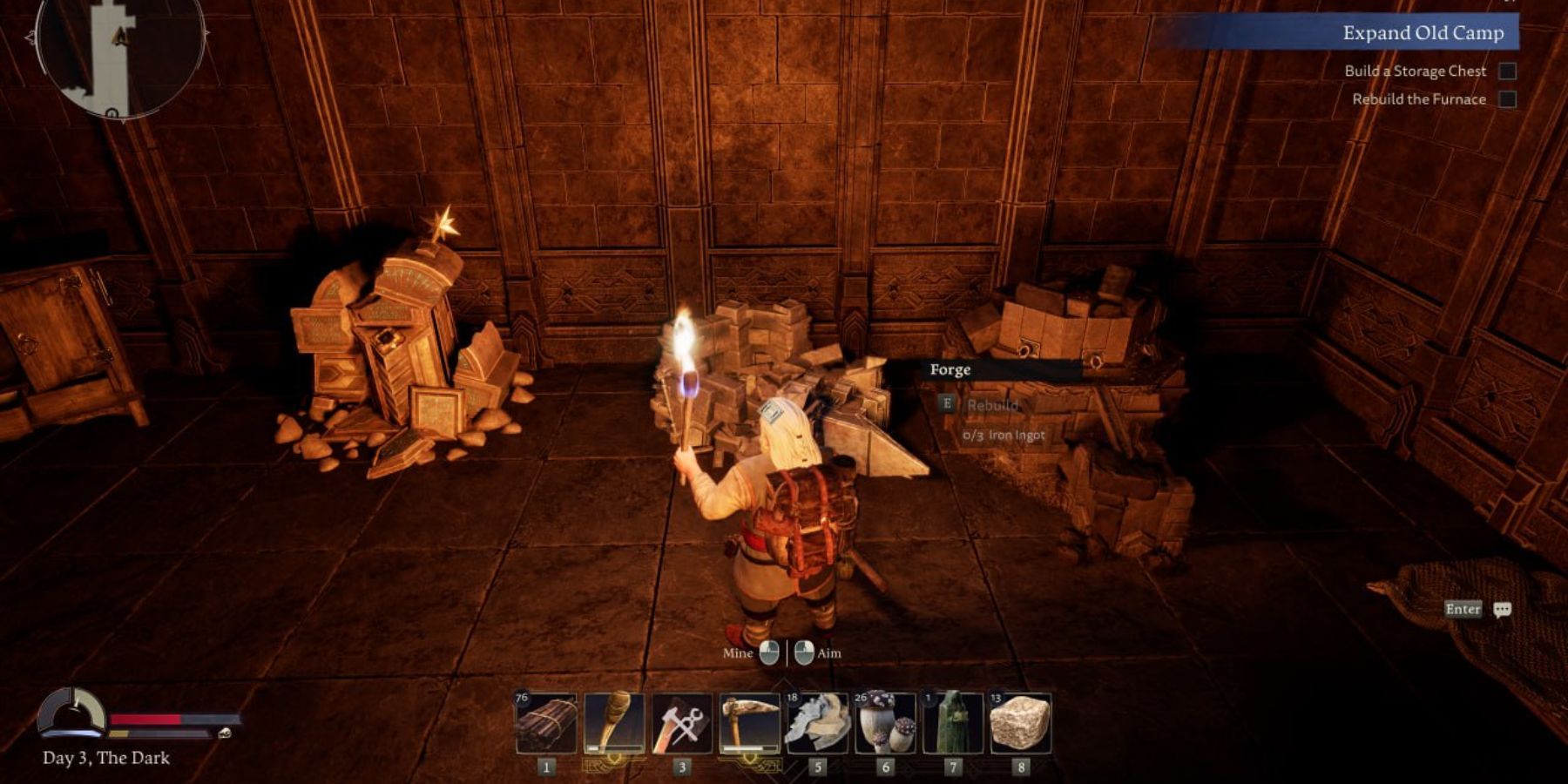The height and width of the screenshot is (784, 1568).
Task: Equip the pickaxe hotbar slot
Action: tap(750, 722)
